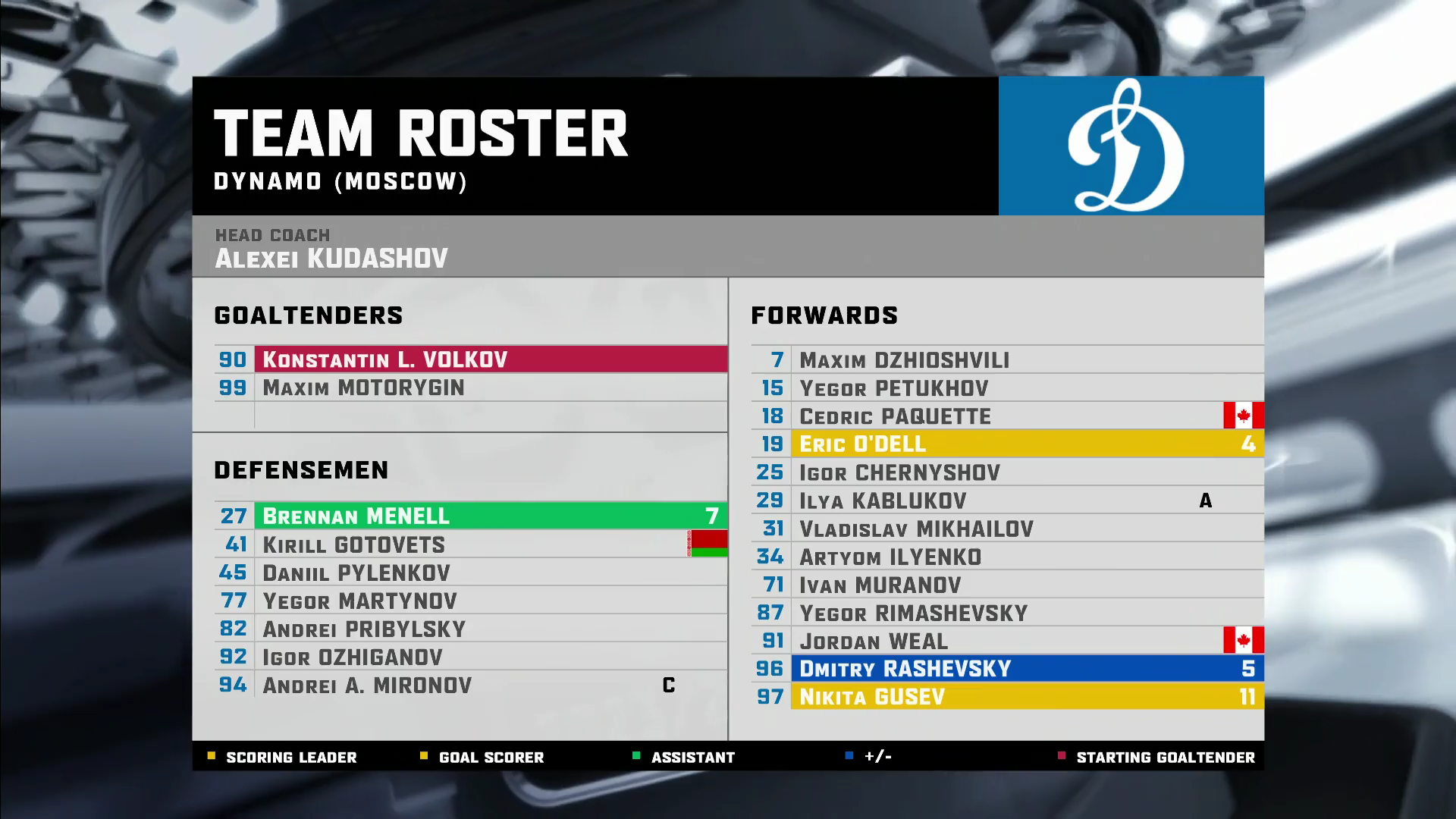The height and width of the screenshot is (819, 1456).
Task: Choose Yegor Martynov row
Action: (470, 601)
